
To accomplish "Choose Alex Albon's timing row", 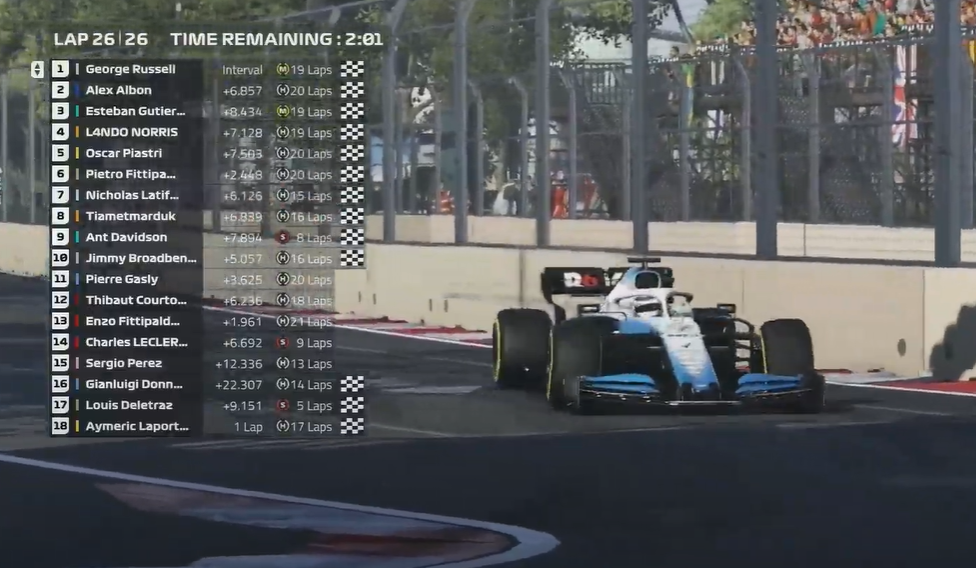I will (x=119, y=90).
